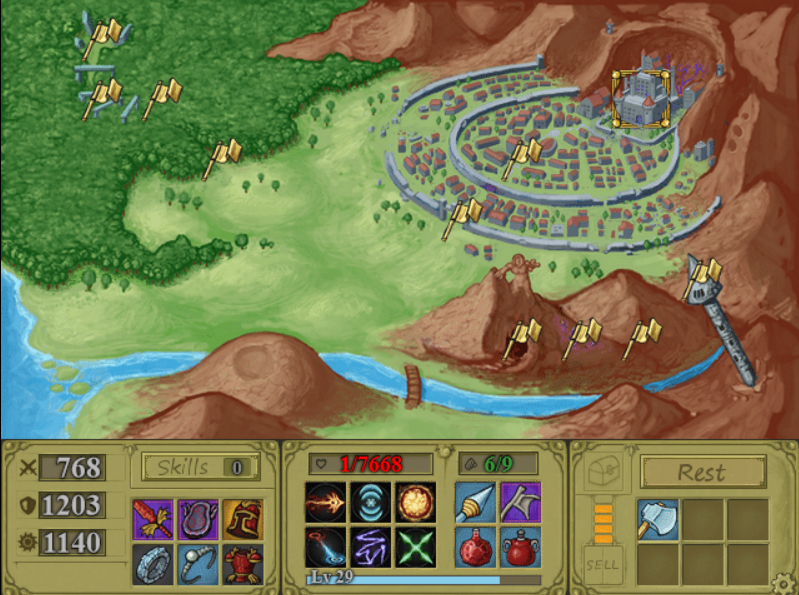The height and width of the screenshot is (595, 799).
Task: Select the pearl bracelet equipment slot
Action: [x=197, y=564]
